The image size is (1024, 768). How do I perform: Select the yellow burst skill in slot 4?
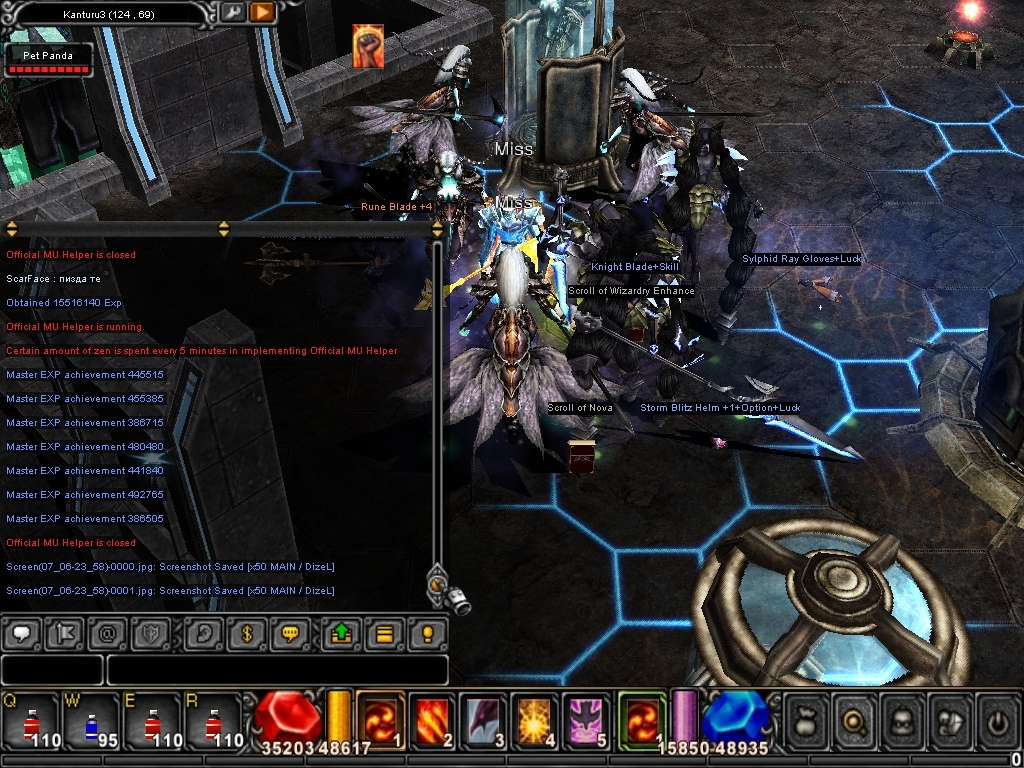535,718
